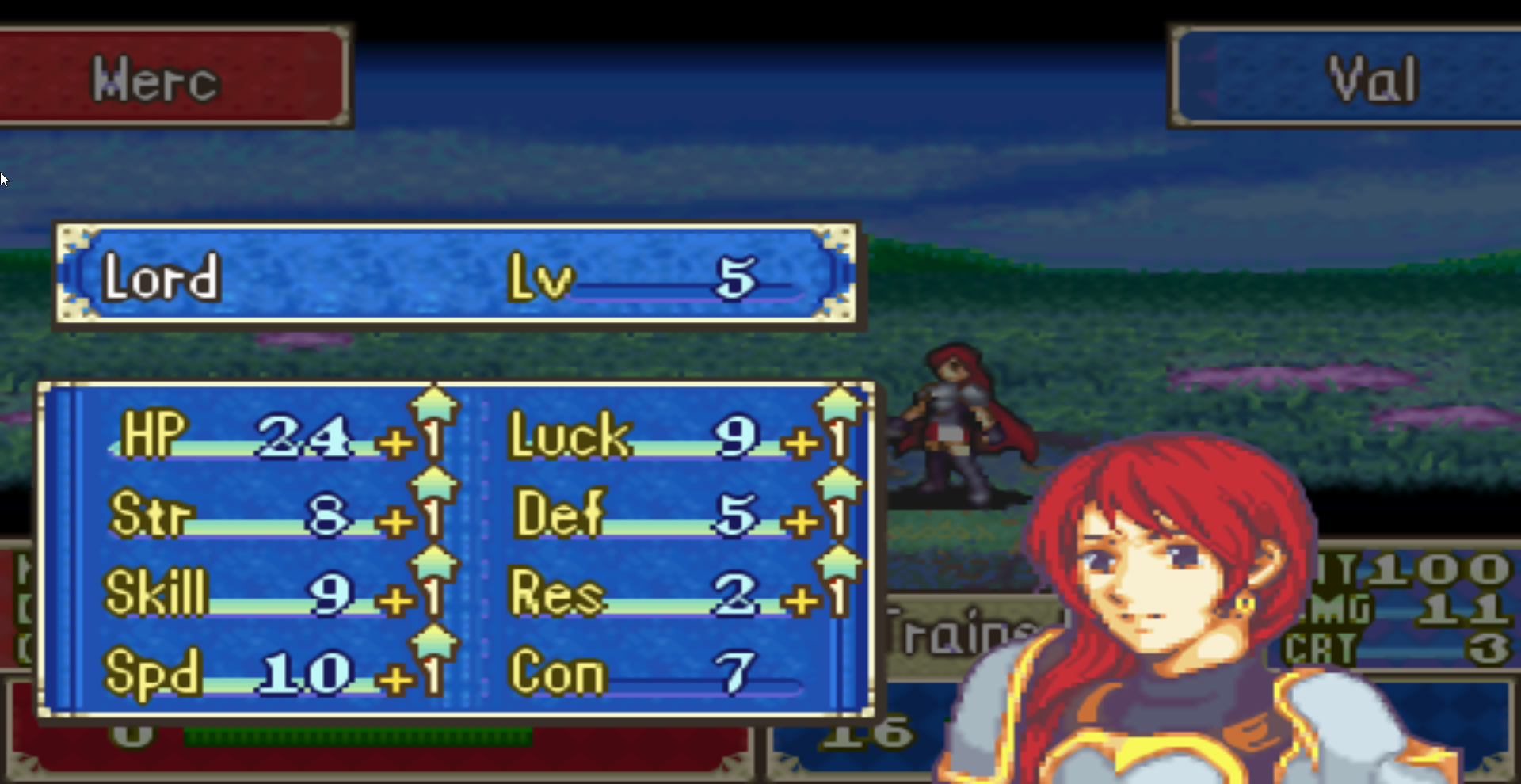This screenshot has height=784, width=1521.
Task: Click the Skill increase arrow icon
Action: (433, 564)
